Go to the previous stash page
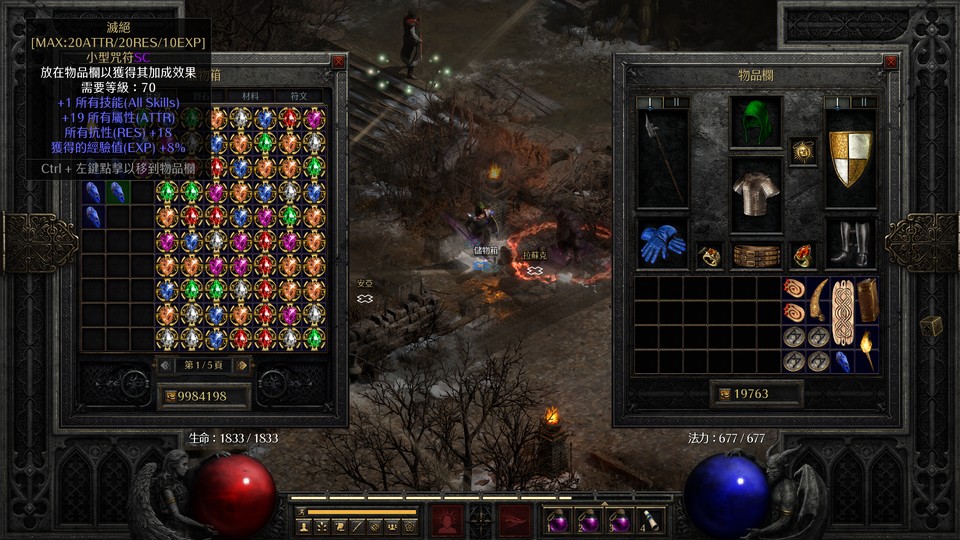The width and height of the screenshot is (960, 540). point(167,365)
